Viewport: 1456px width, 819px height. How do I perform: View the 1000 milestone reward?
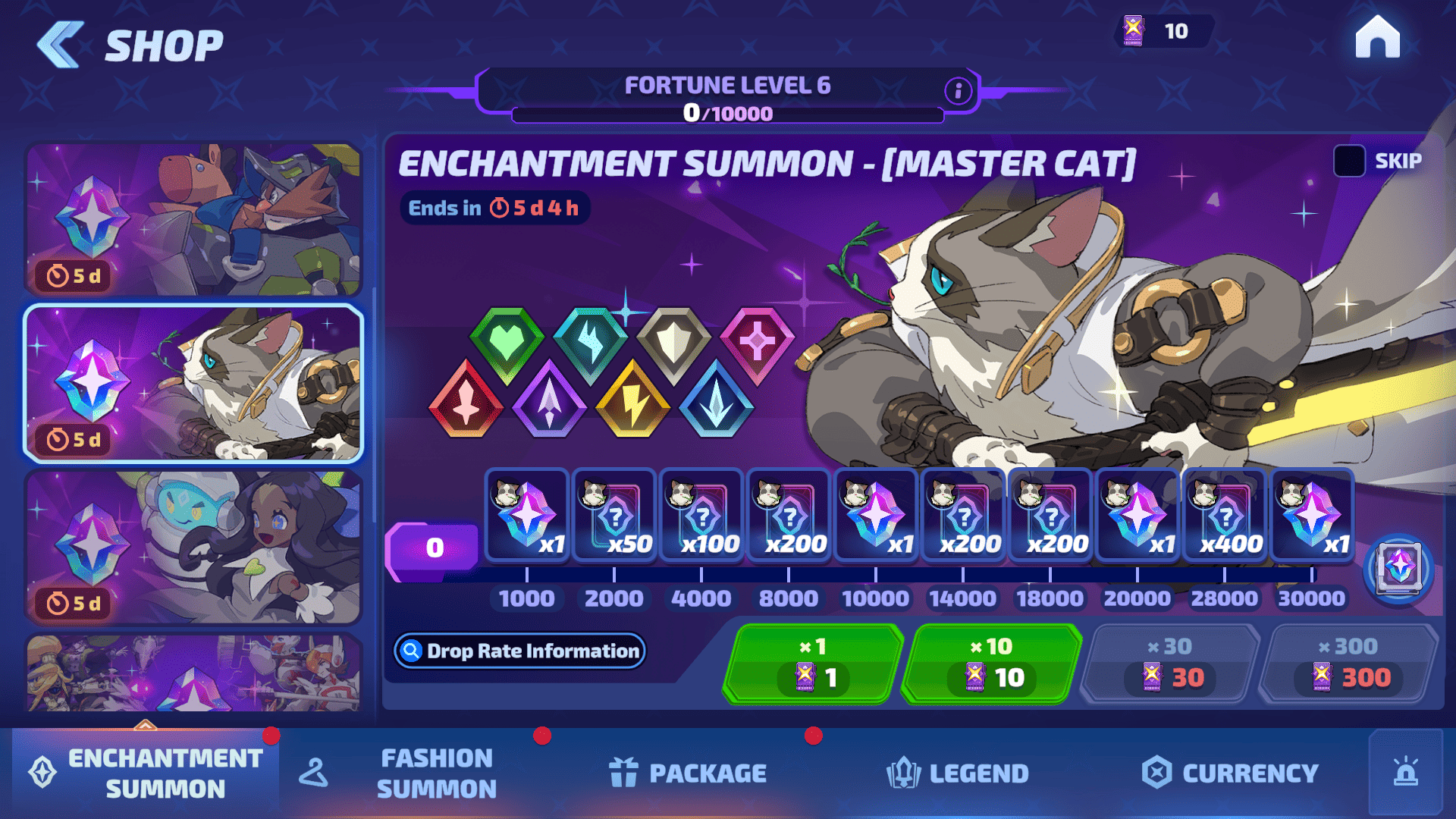(527, 515)
